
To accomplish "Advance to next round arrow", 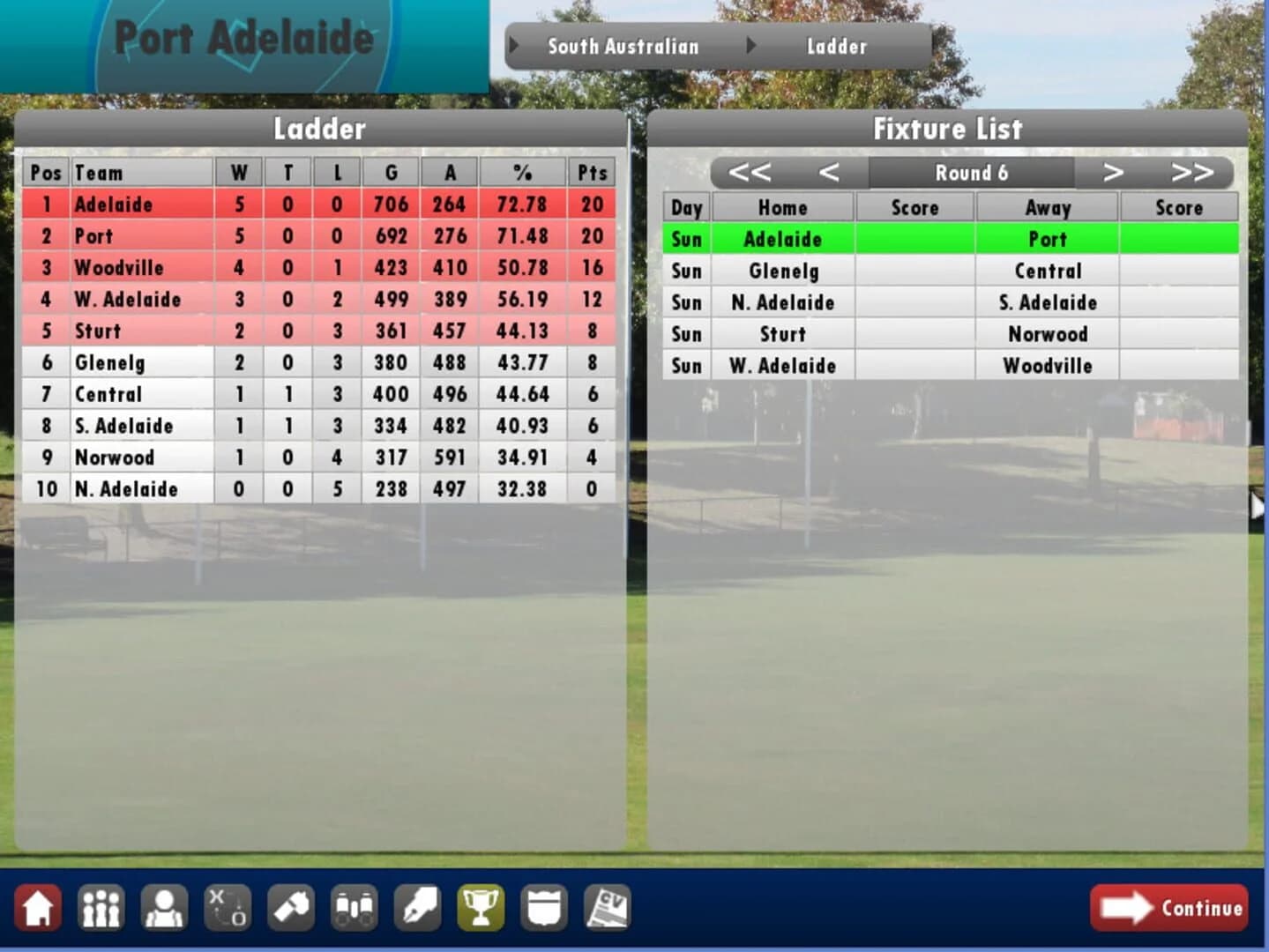I will pos(1113,174).
